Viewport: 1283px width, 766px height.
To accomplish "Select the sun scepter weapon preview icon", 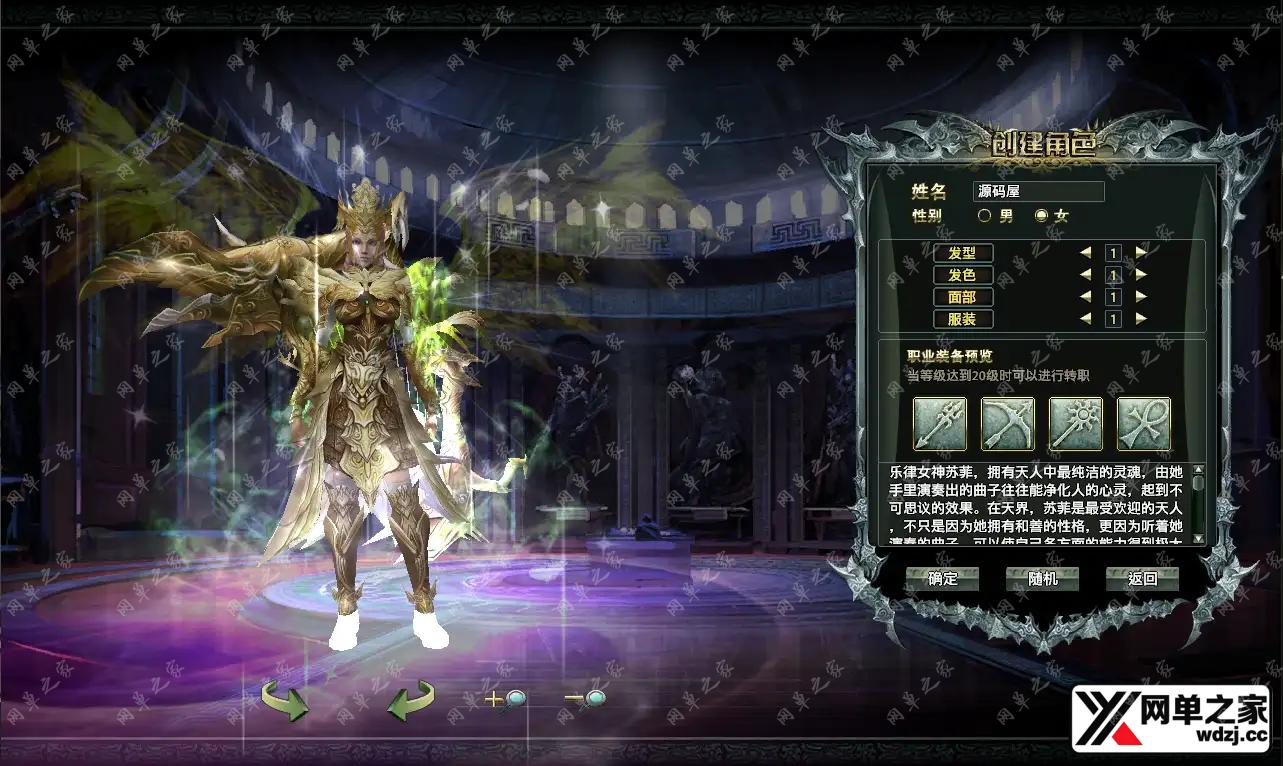I will click(x=1074, y=424).
